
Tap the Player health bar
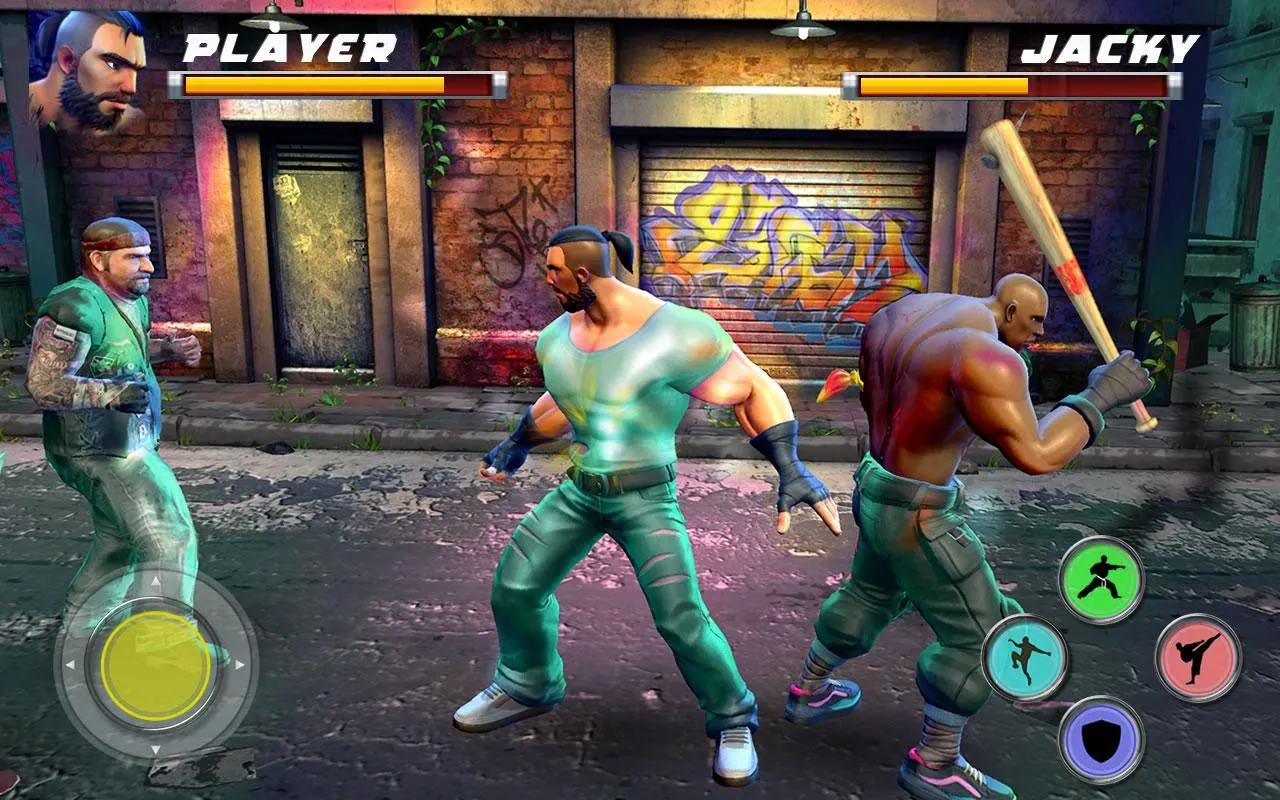[335, 86]
